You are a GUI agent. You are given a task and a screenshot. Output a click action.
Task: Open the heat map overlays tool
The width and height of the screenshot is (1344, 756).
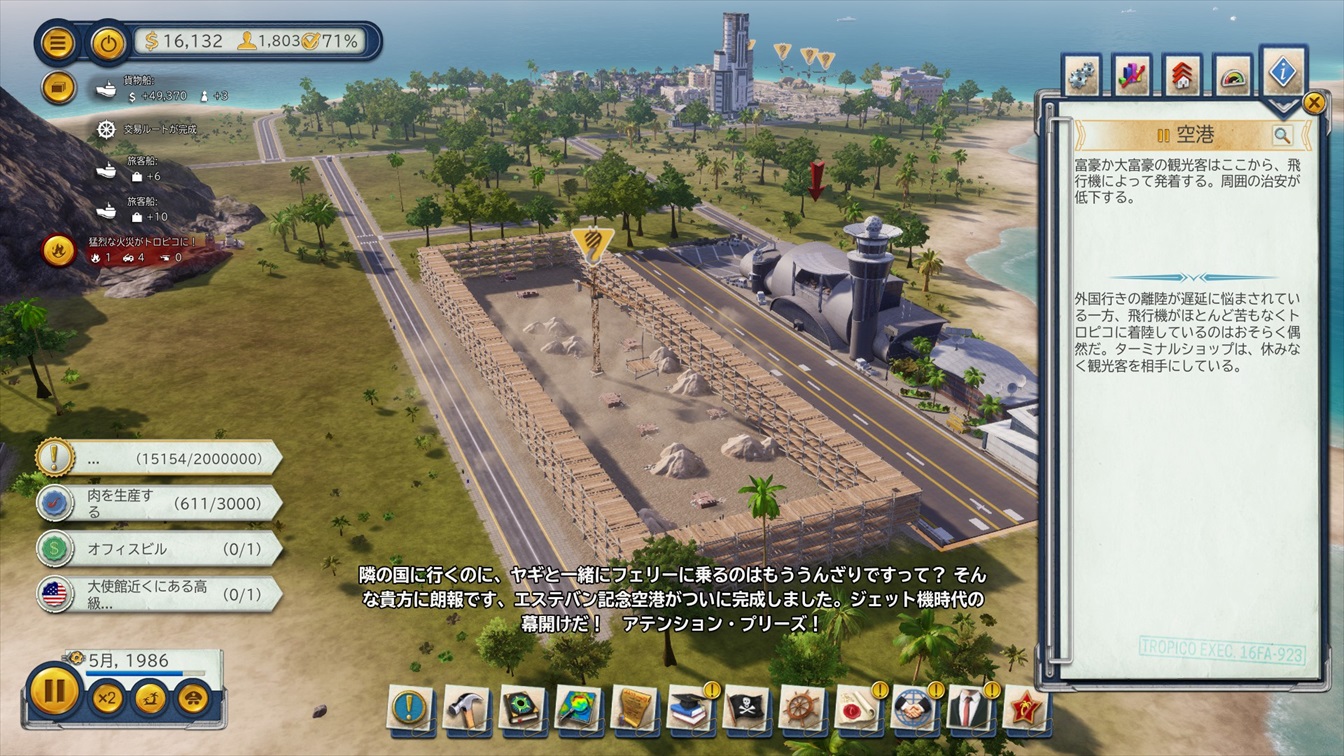(578, 706)
